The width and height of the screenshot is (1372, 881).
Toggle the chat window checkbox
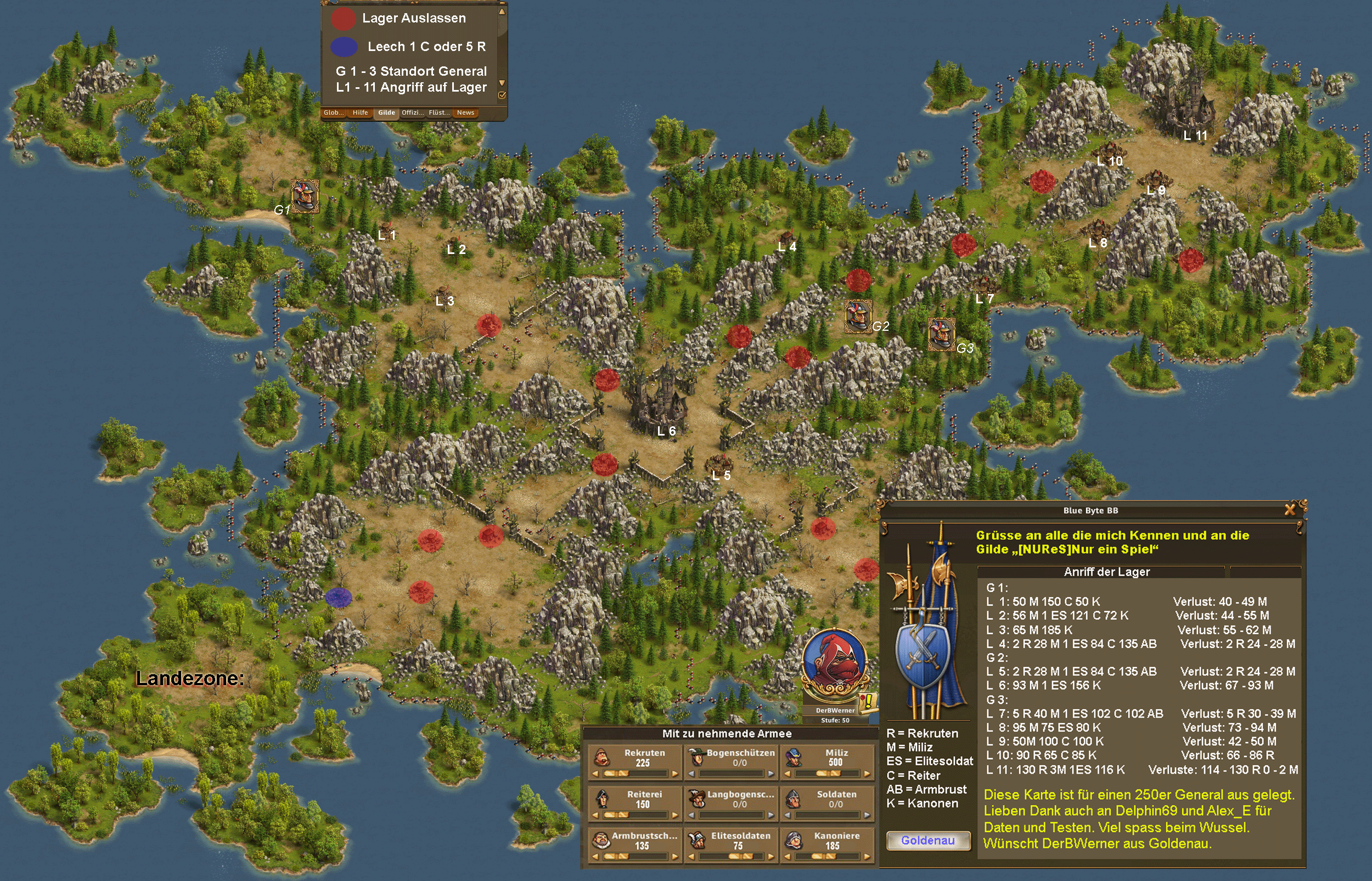[502, 95]
